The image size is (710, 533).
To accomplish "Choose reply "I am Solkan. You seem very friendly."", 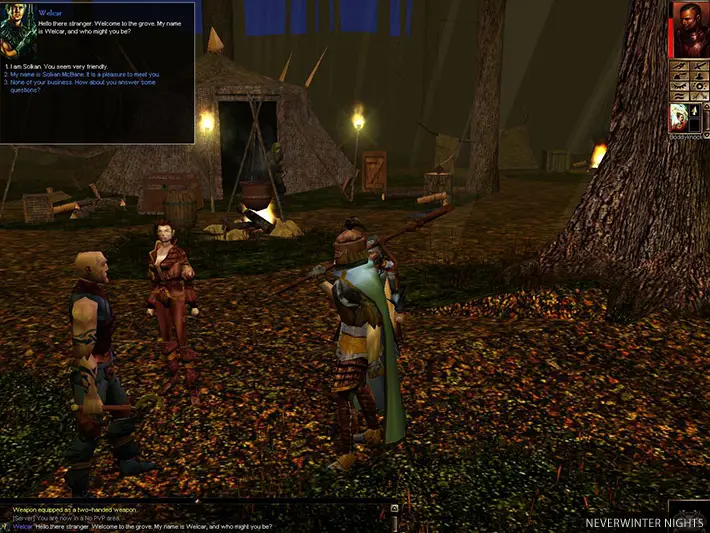I will point(52,66).
